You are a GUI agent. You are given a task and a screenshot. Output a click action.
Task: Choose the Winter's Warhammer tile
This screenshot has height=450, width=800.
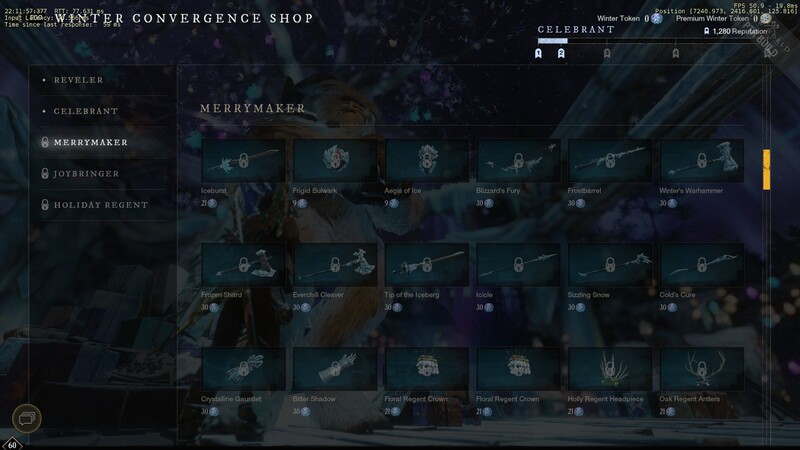click(701, 160)
